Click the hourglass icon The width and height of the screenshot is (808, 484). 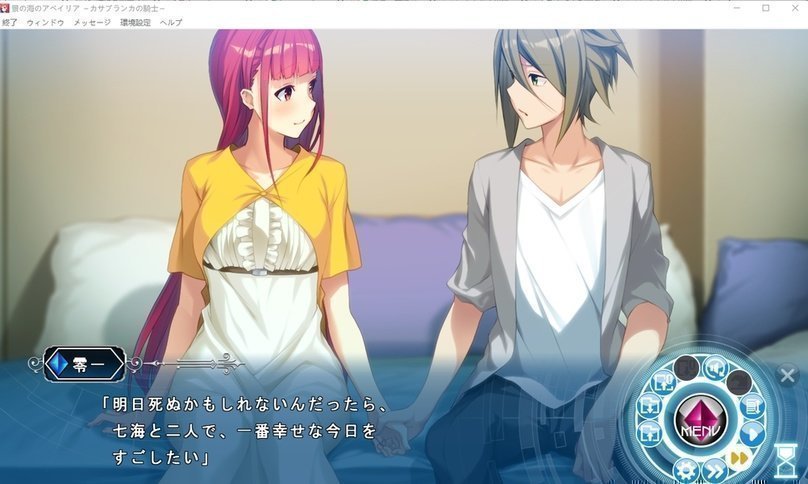click(787, 461)
